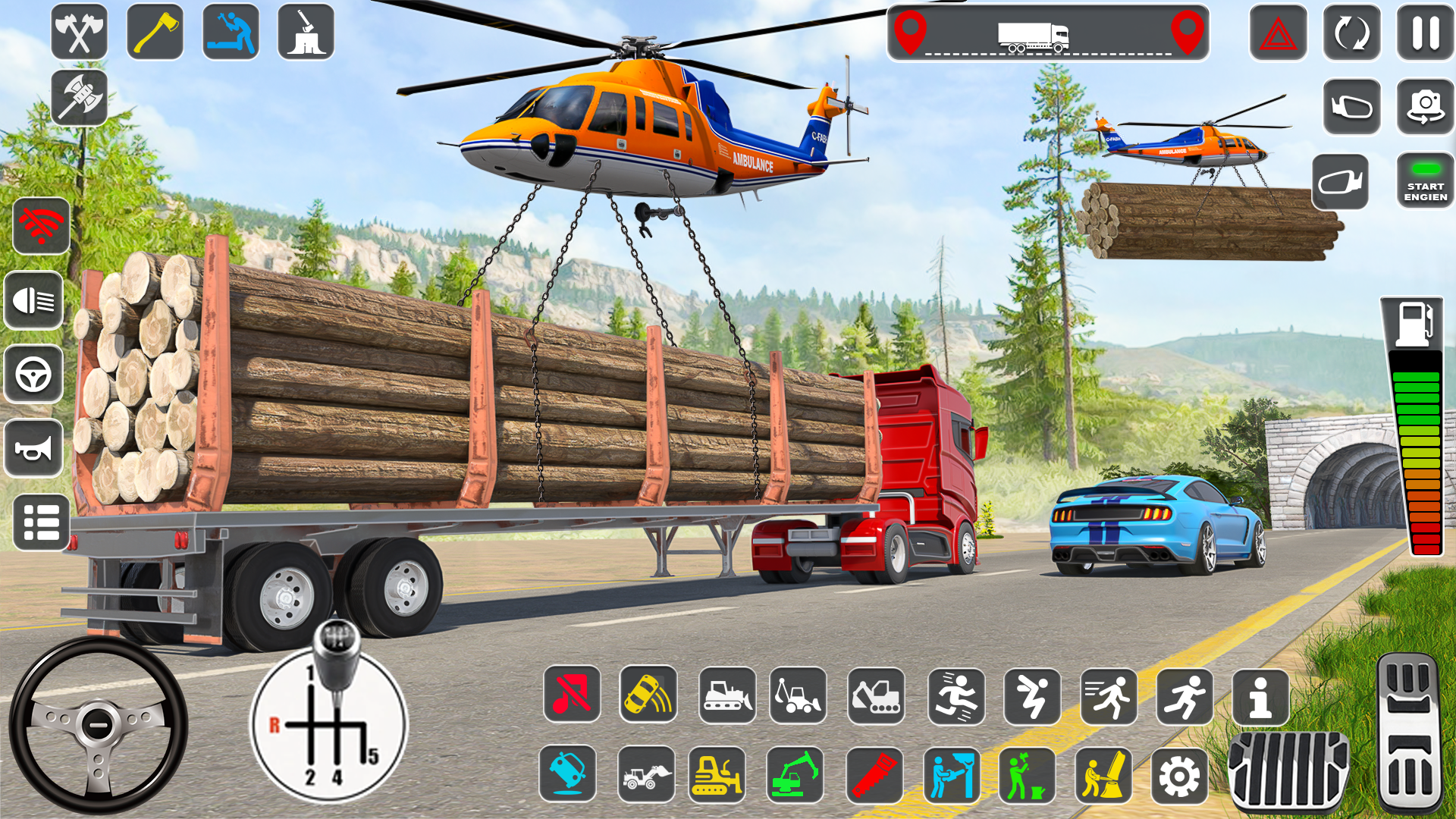Select the yellow axe tool
The width and height of the screenshot is (1456, 819).
[155, 33]
